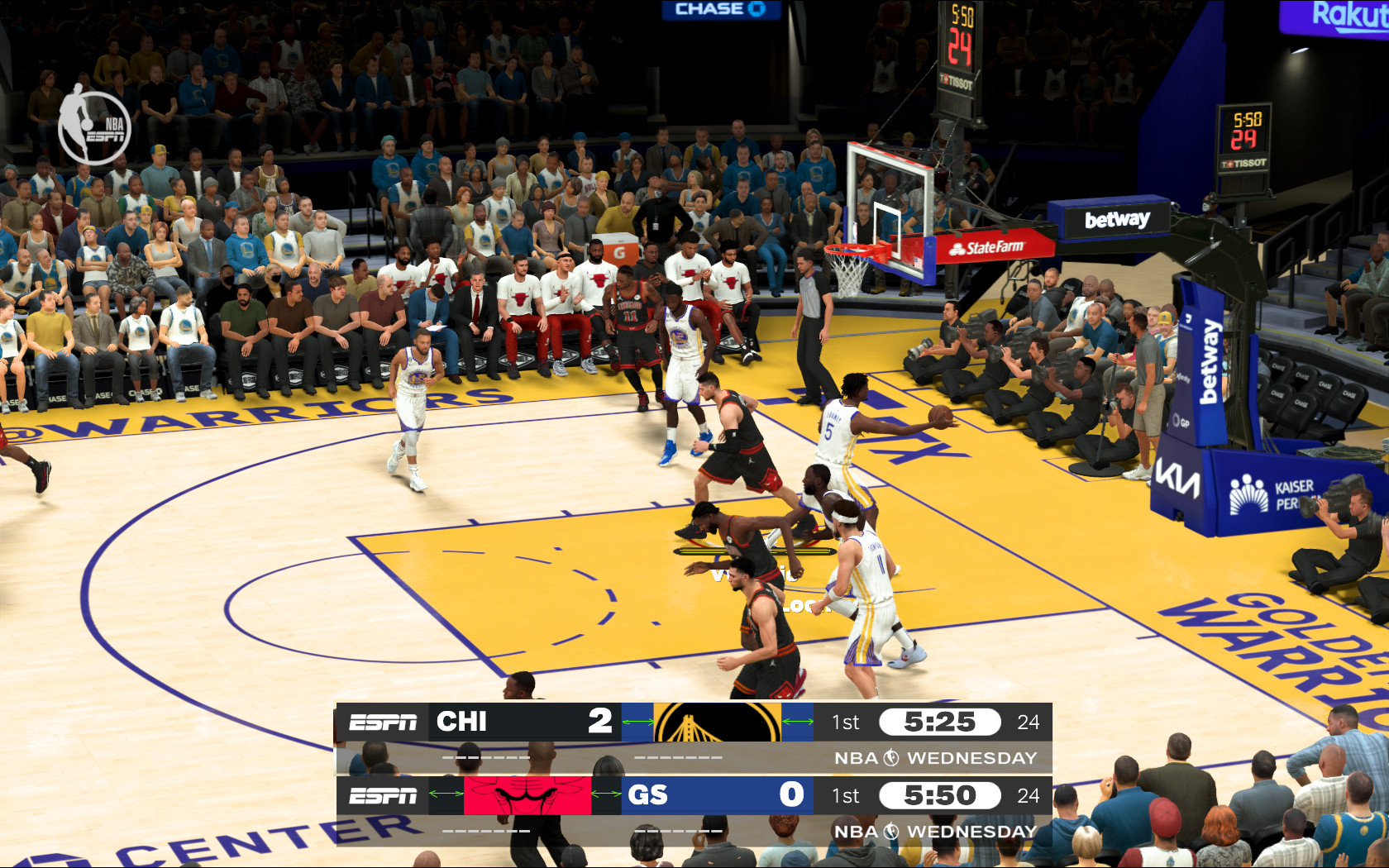Click the NBA ESPN watermark in corner
This screenshot has width=1389, height=868.
click(94, 124)
